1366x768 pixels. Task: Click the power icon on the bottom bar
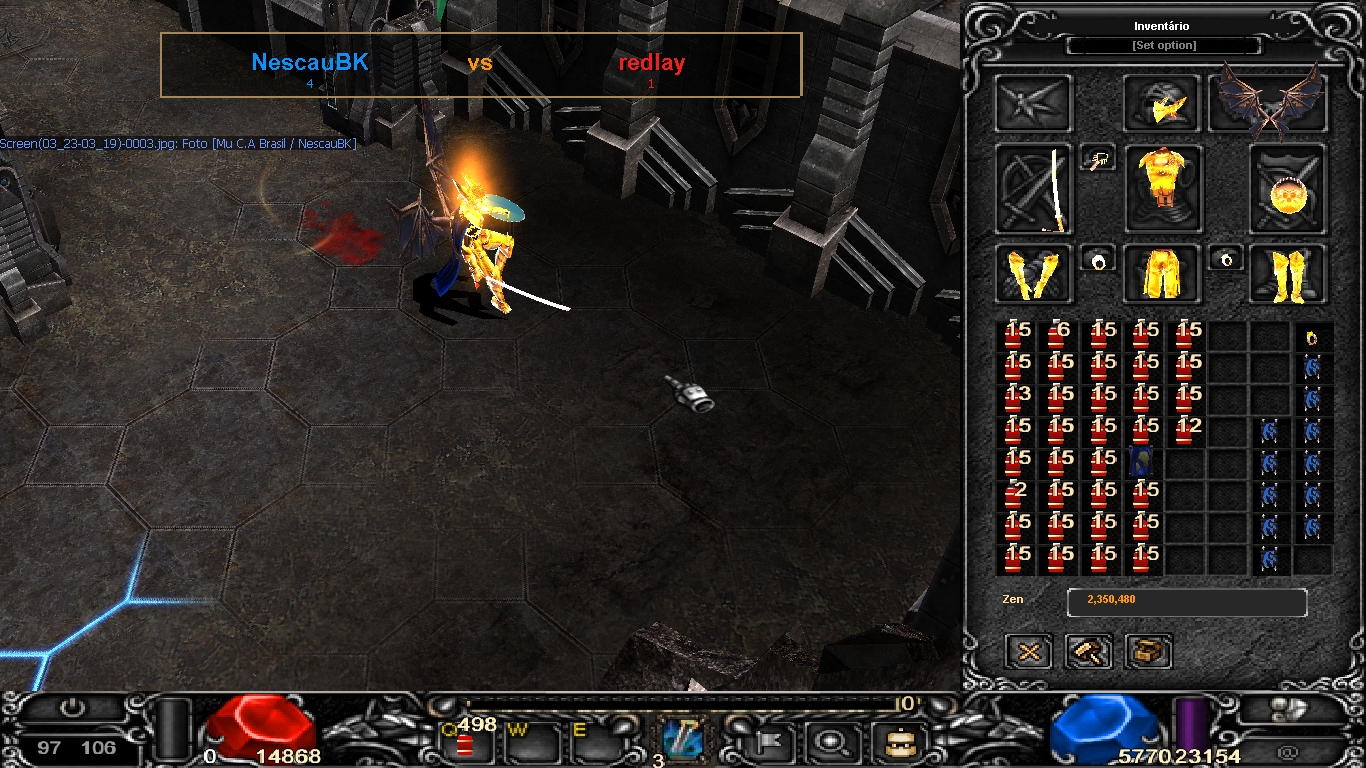click(x=71, y=709)
